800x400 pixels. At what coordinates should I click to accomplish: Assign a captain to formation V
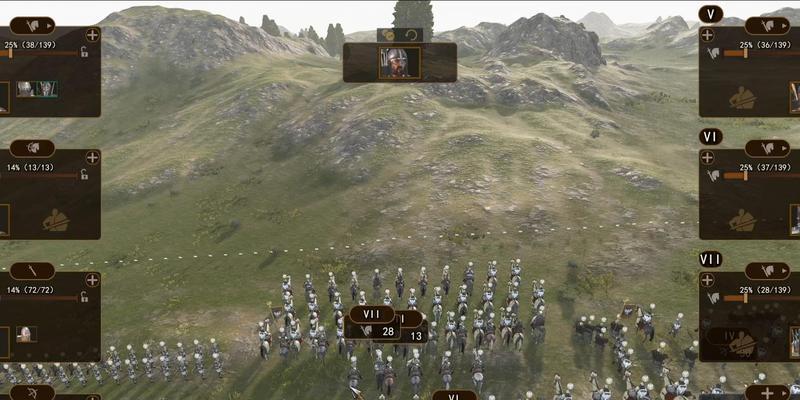coord(741,97)
